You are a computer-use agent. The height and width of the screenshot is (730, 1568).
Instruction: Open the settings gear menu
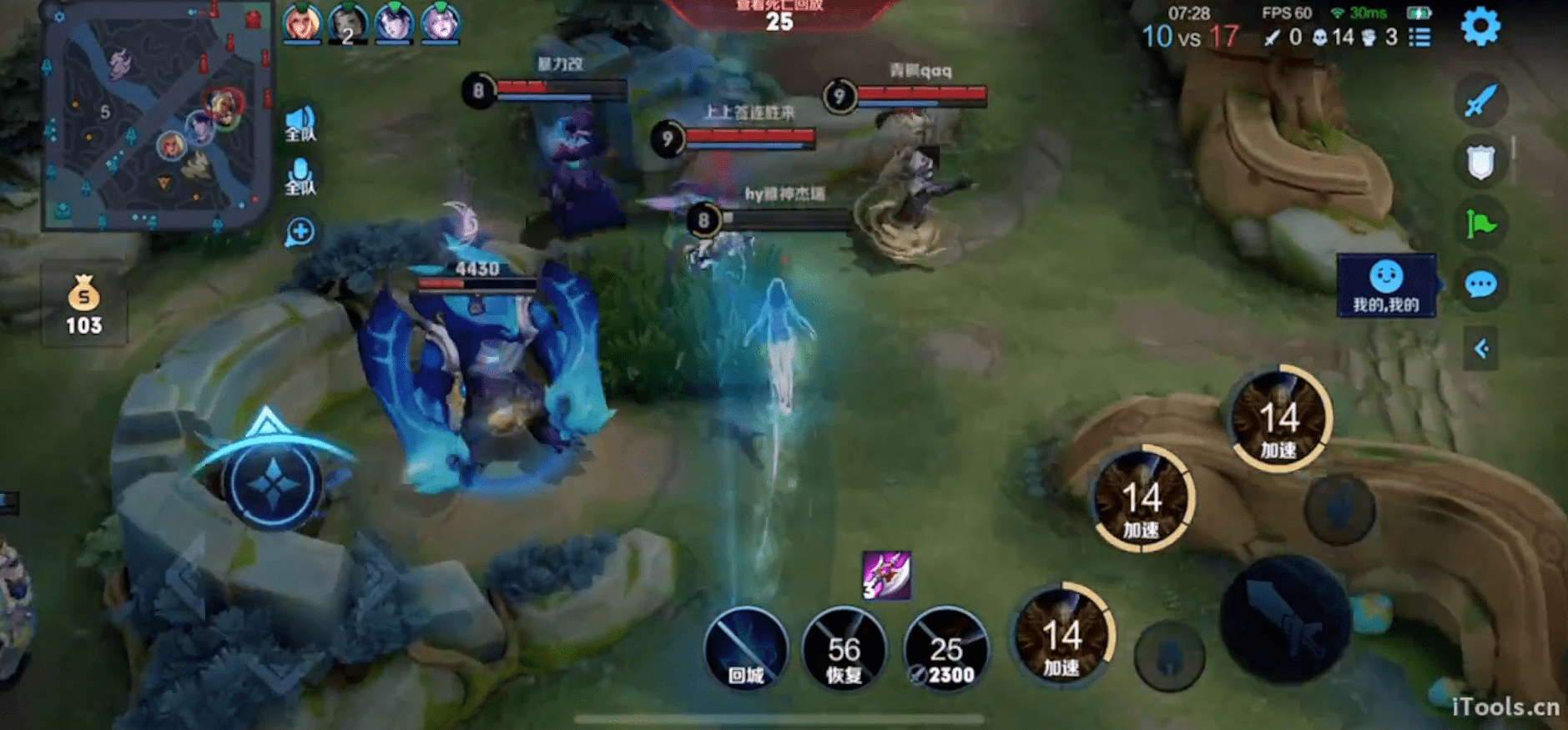[1480, 27]
